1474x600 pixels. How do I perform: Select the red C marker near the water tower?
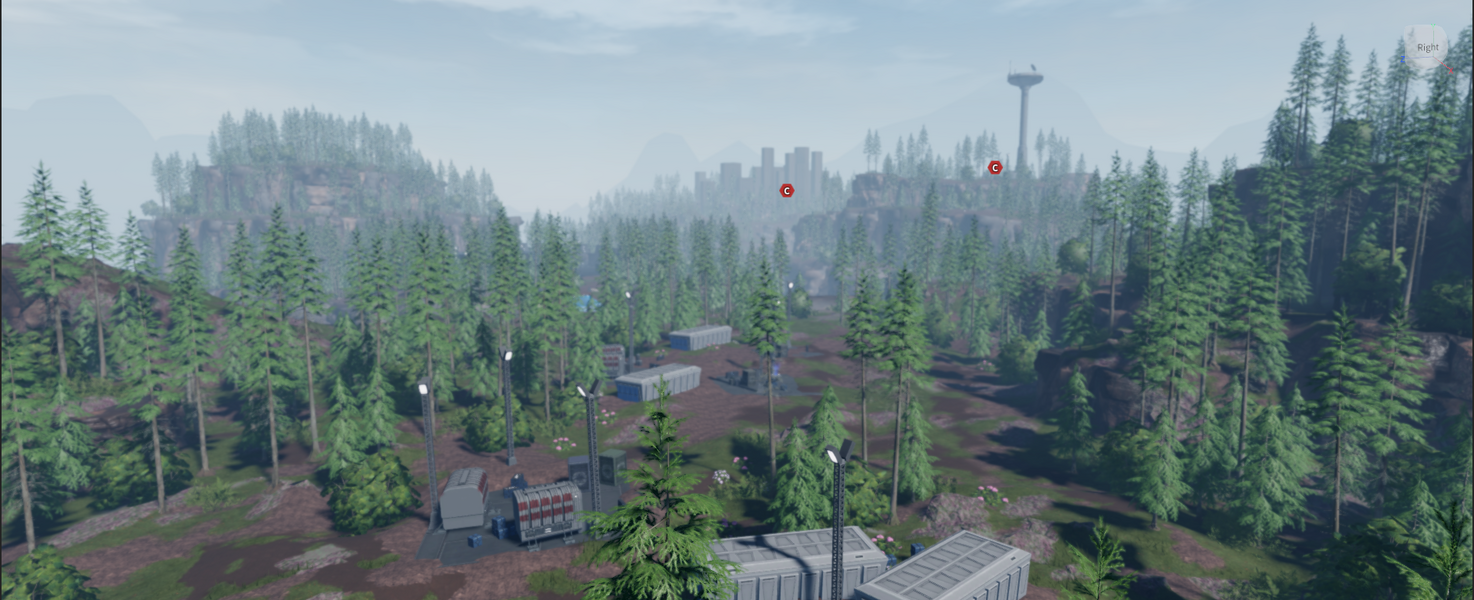coord(995,168)
